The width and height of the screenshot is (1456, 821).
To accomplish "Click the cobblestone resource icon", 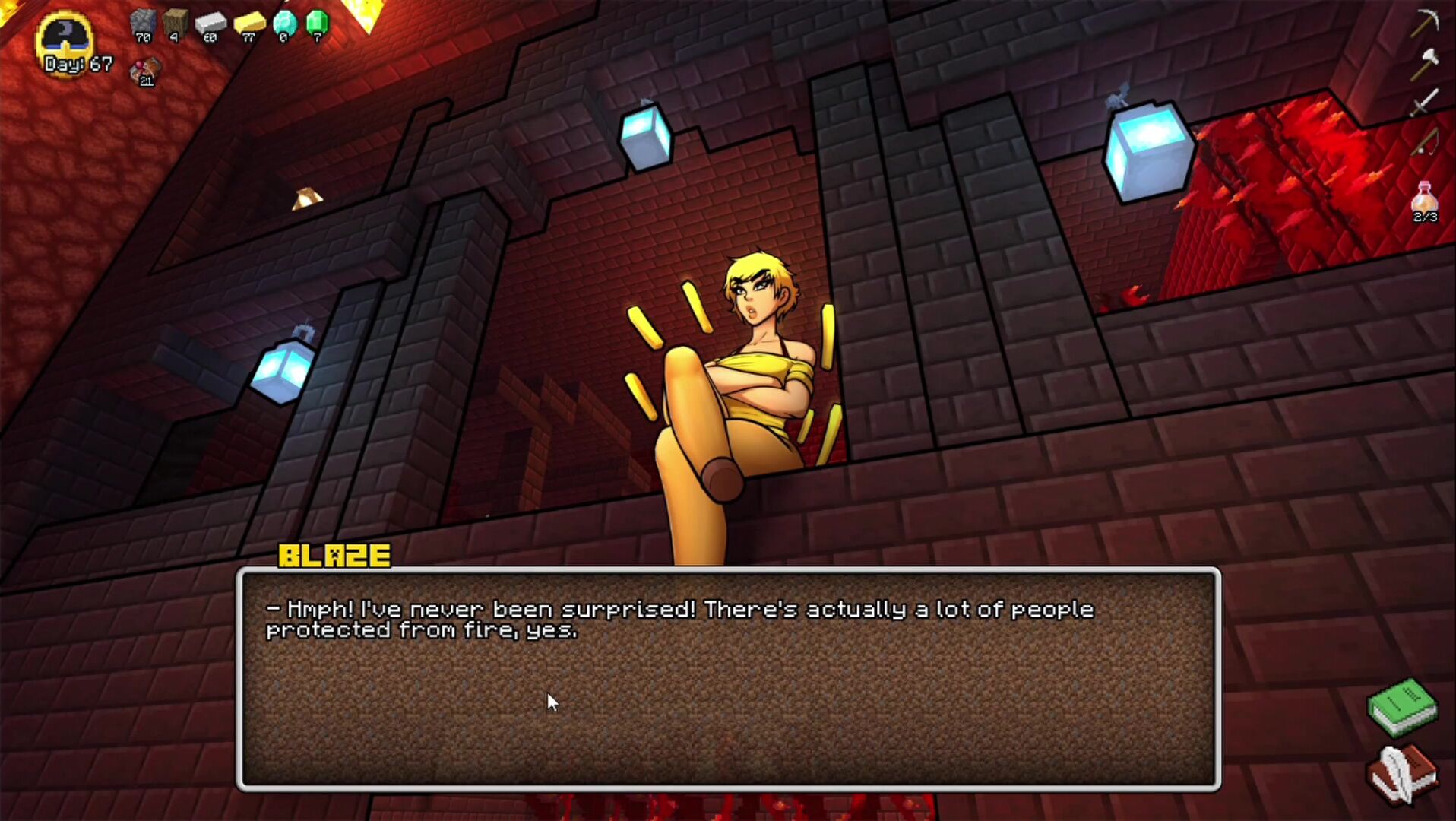I will (143, 25).
